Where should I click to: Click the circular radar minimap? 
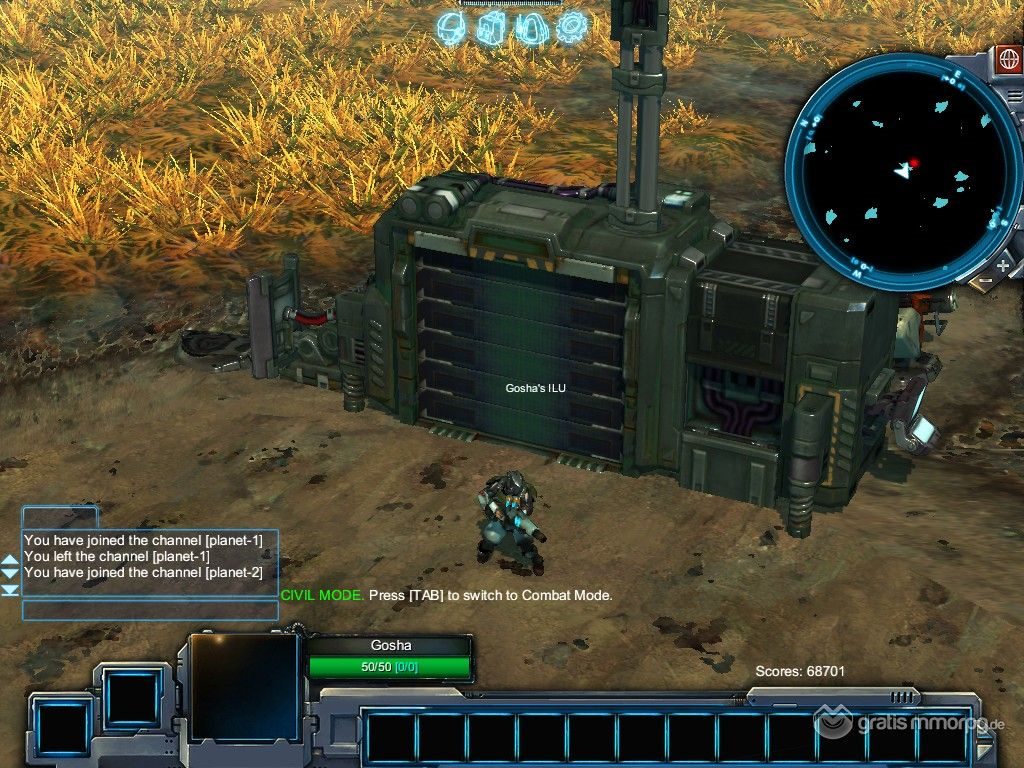902,172
